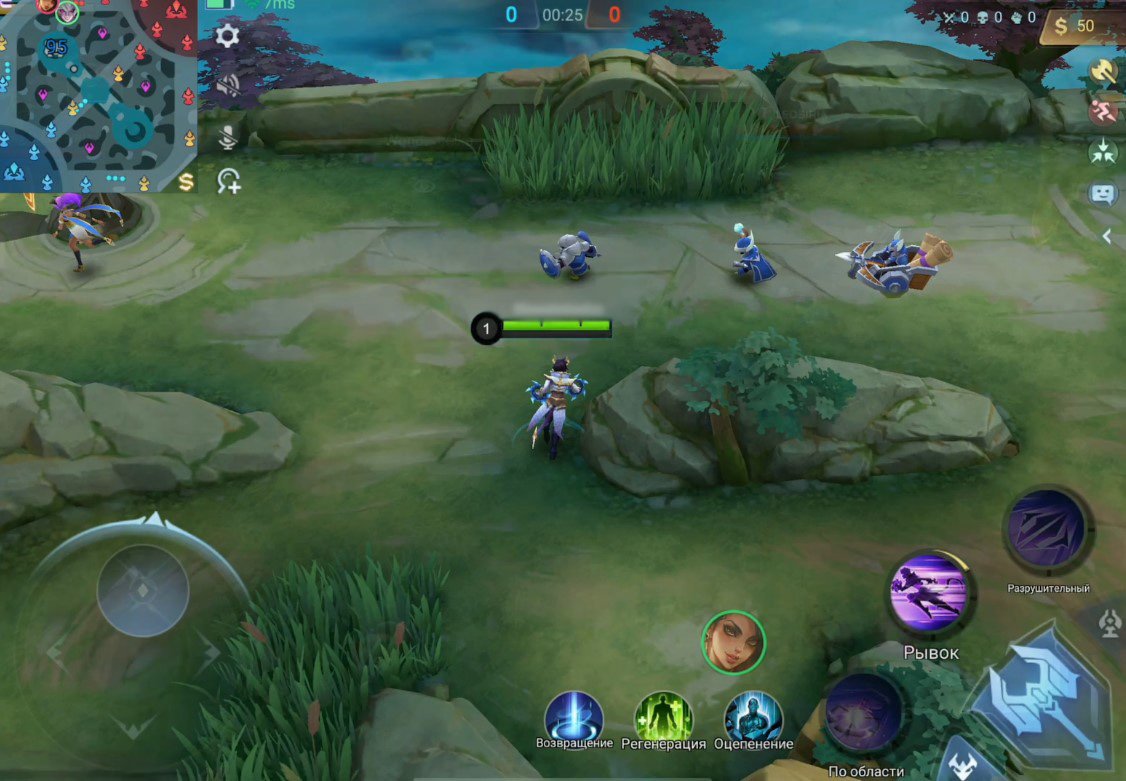Click the magnifier-plus icon below the microphone
1126x781 pixels.
click(x=229, y=181)
